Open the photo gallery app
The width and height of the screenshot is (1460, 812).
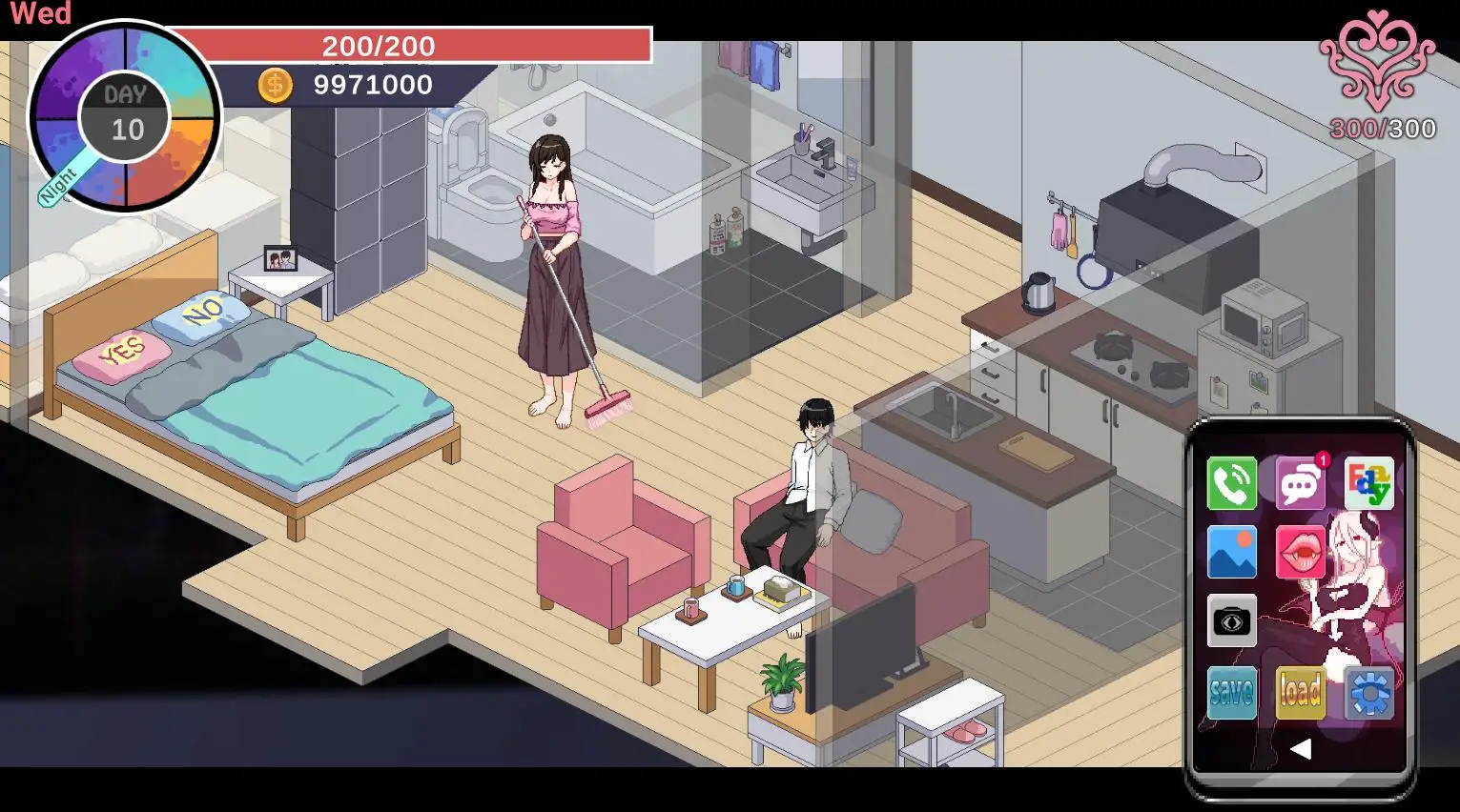tap(1231, 552)
